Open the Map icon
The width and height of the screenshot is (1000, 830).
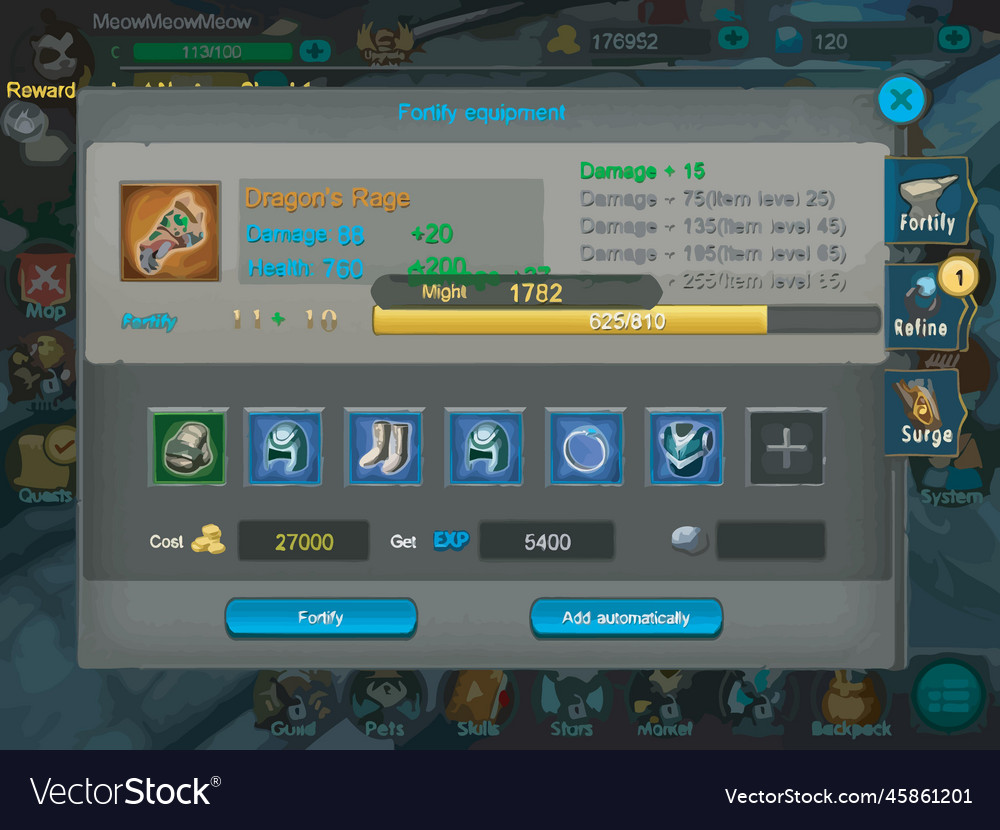pos(45,285)
